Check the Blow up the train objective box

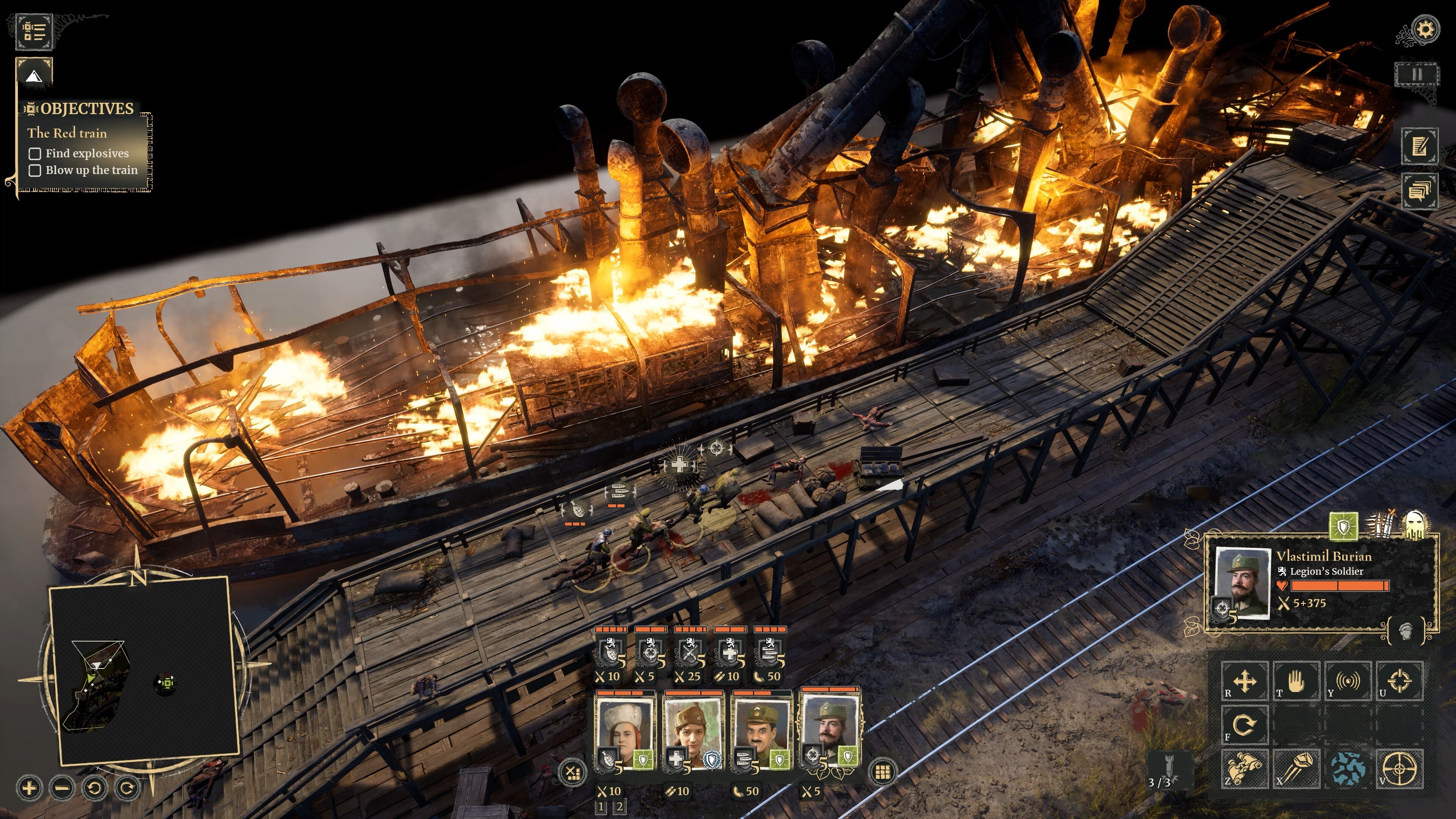35,170
